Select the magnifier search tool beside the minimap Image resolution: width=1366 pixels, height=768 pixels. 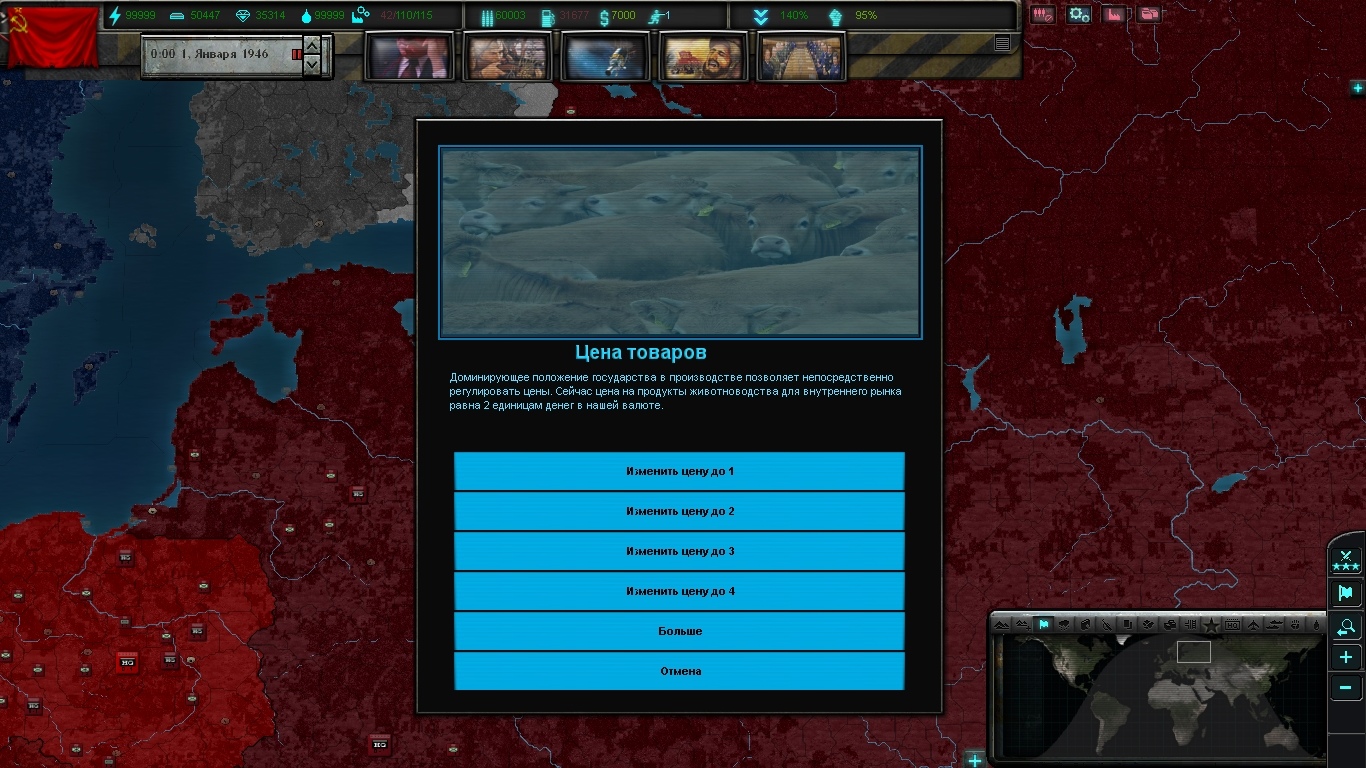pos(1345,627)
